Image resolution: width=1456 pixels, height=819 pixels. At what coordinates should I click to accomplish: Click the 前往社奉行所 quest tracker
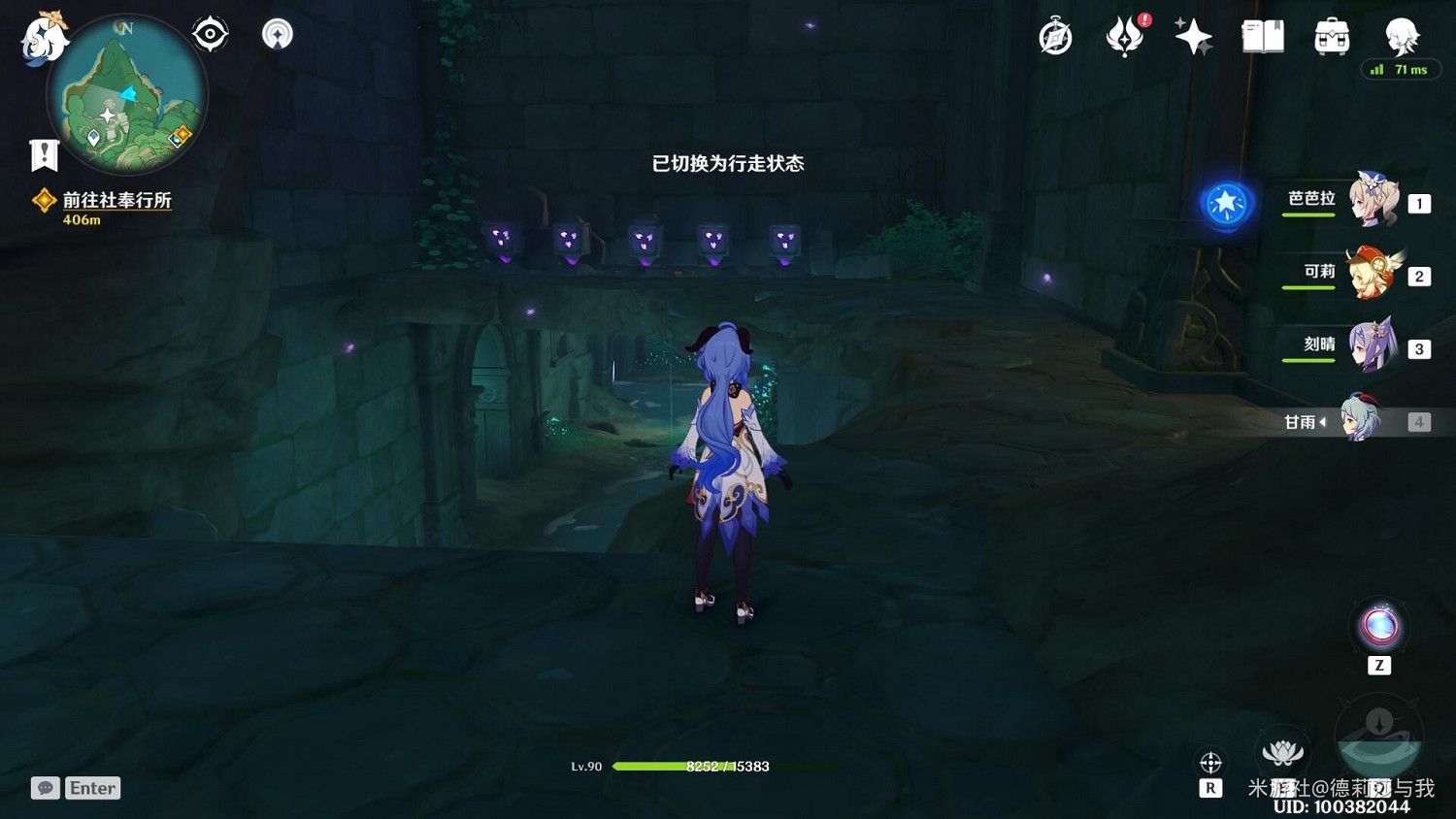116,204
